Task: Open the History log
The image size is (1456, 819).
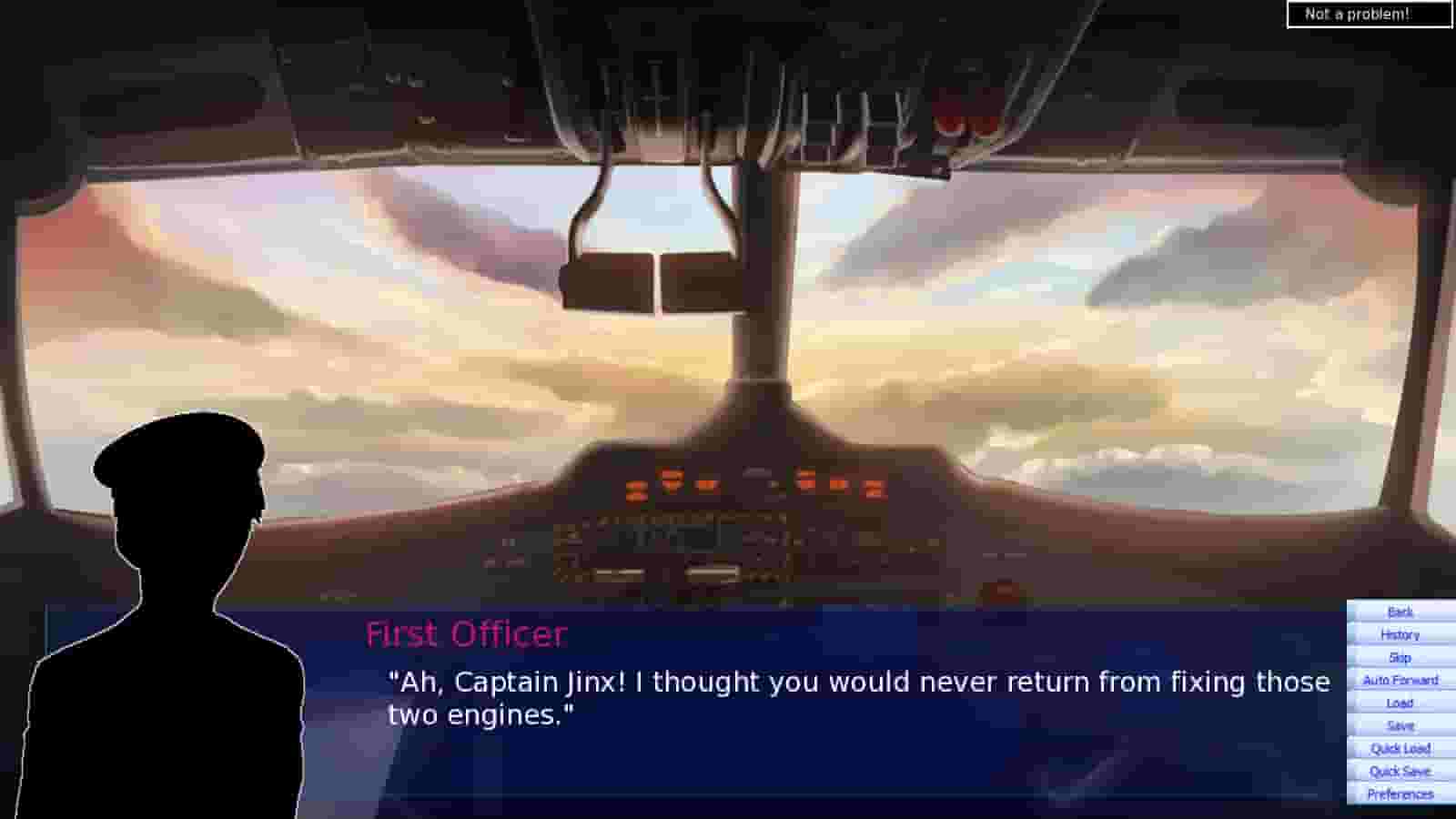Action: point(1399,634)
